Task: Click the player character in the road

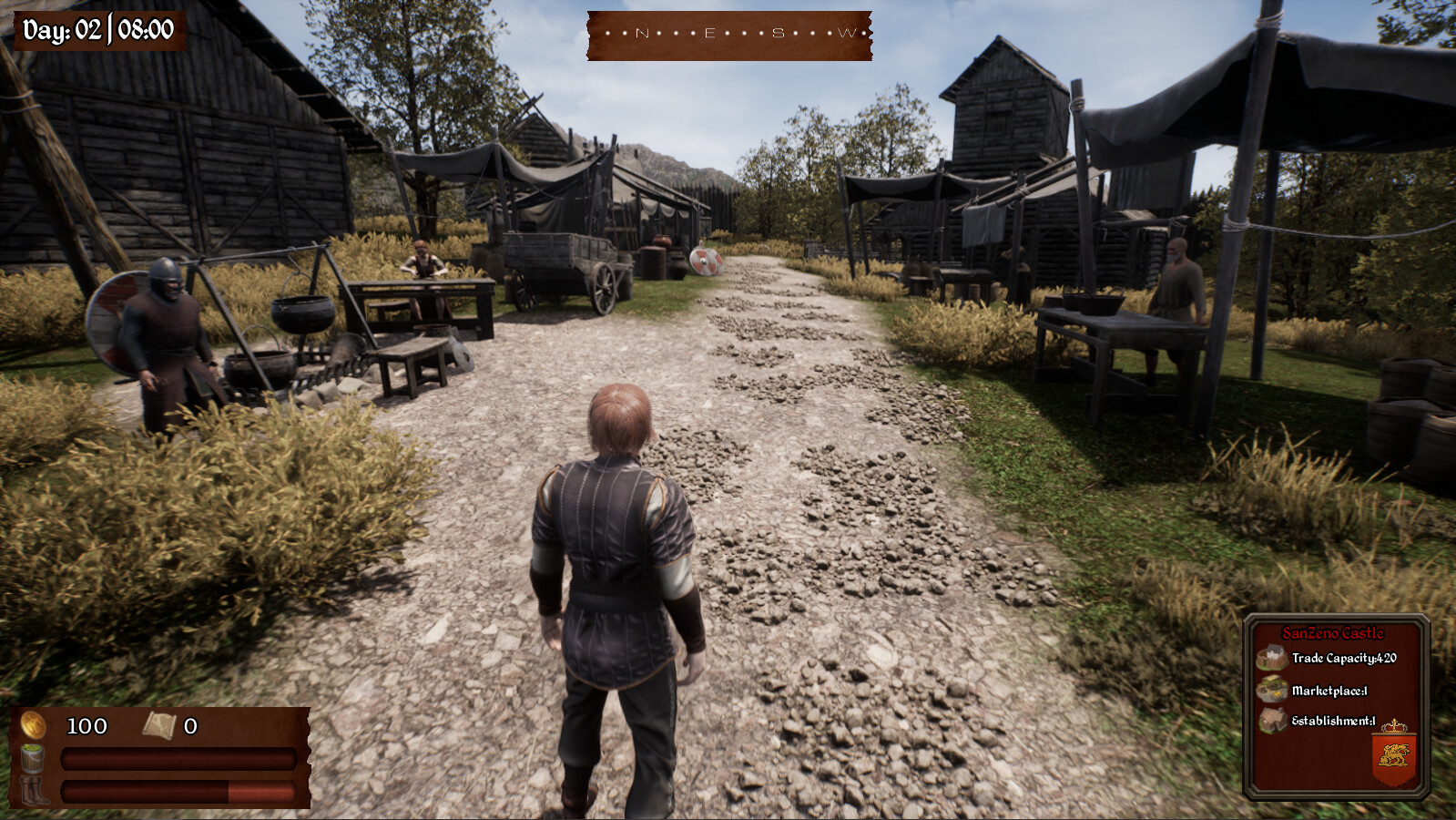Action: (615, 565)
